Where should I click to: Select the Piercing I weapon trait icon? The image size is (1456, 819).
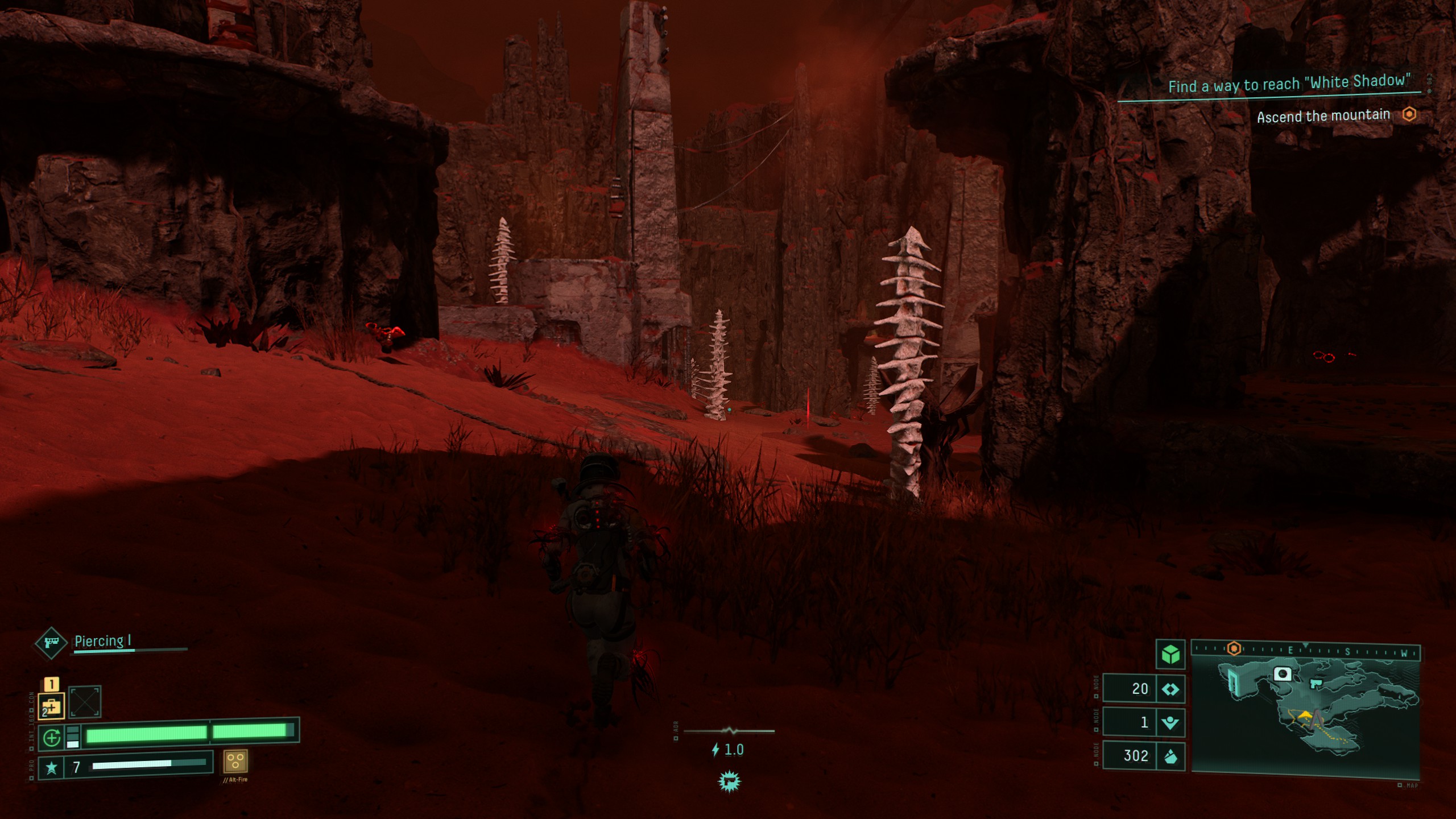(51, 643)
